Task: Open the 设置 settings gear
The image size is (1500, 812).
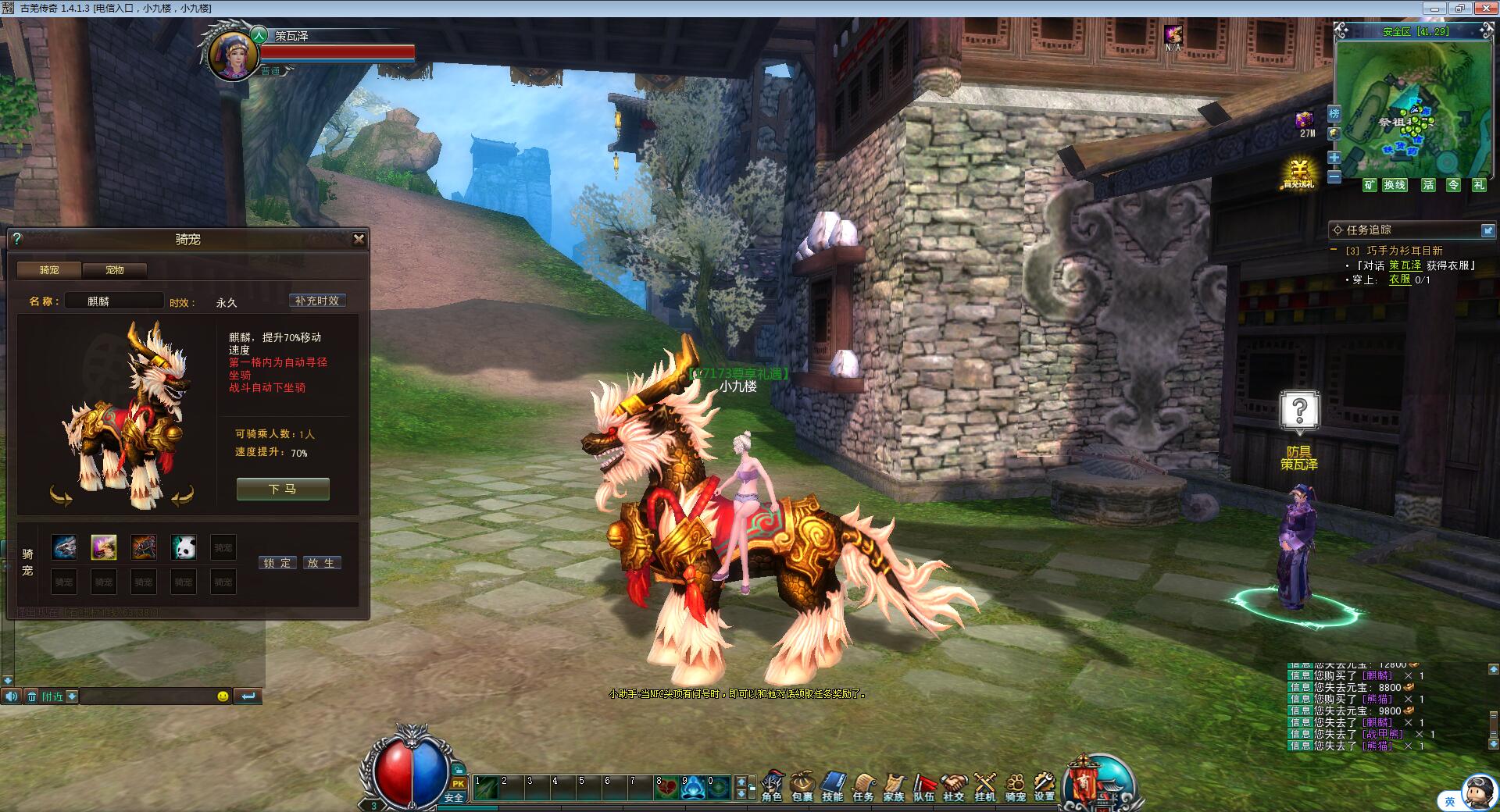Action: pyautogui.click(x=1045, y=786)
